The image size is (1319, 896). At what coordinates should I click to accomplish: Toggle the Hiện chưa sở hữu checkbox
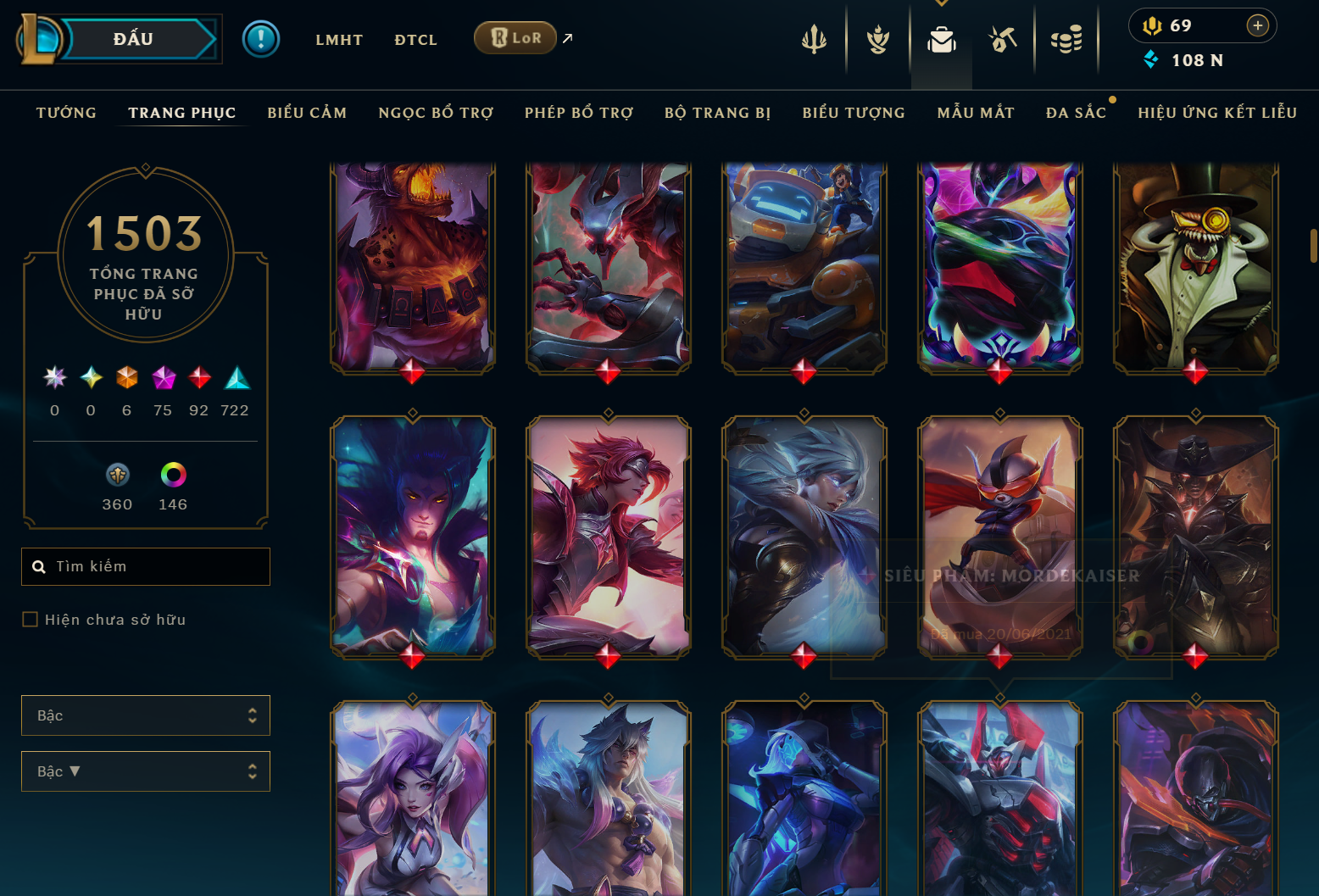click(31, 620)
